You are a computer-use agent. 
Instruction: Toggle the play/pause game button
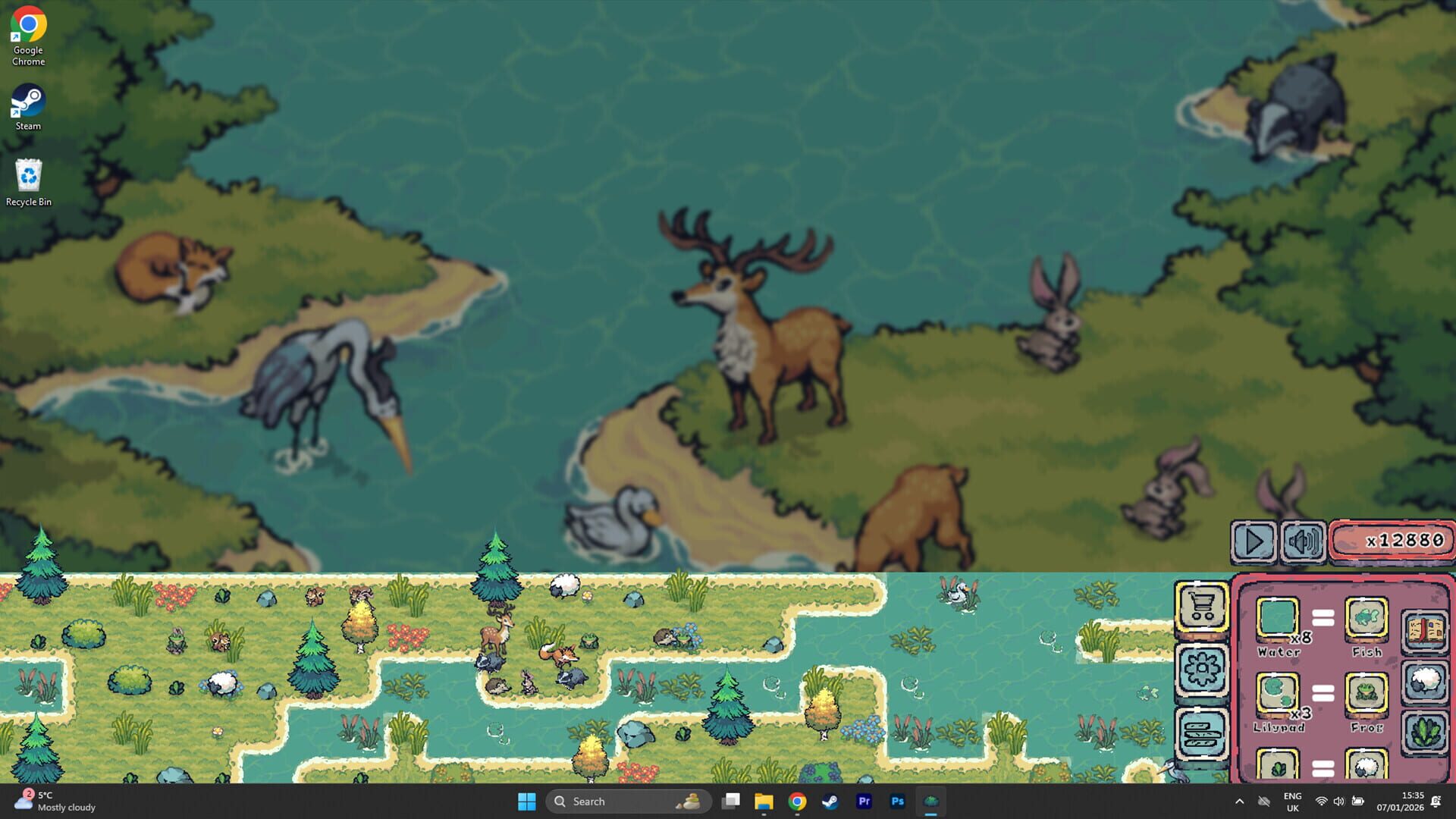click(1253, 541)
